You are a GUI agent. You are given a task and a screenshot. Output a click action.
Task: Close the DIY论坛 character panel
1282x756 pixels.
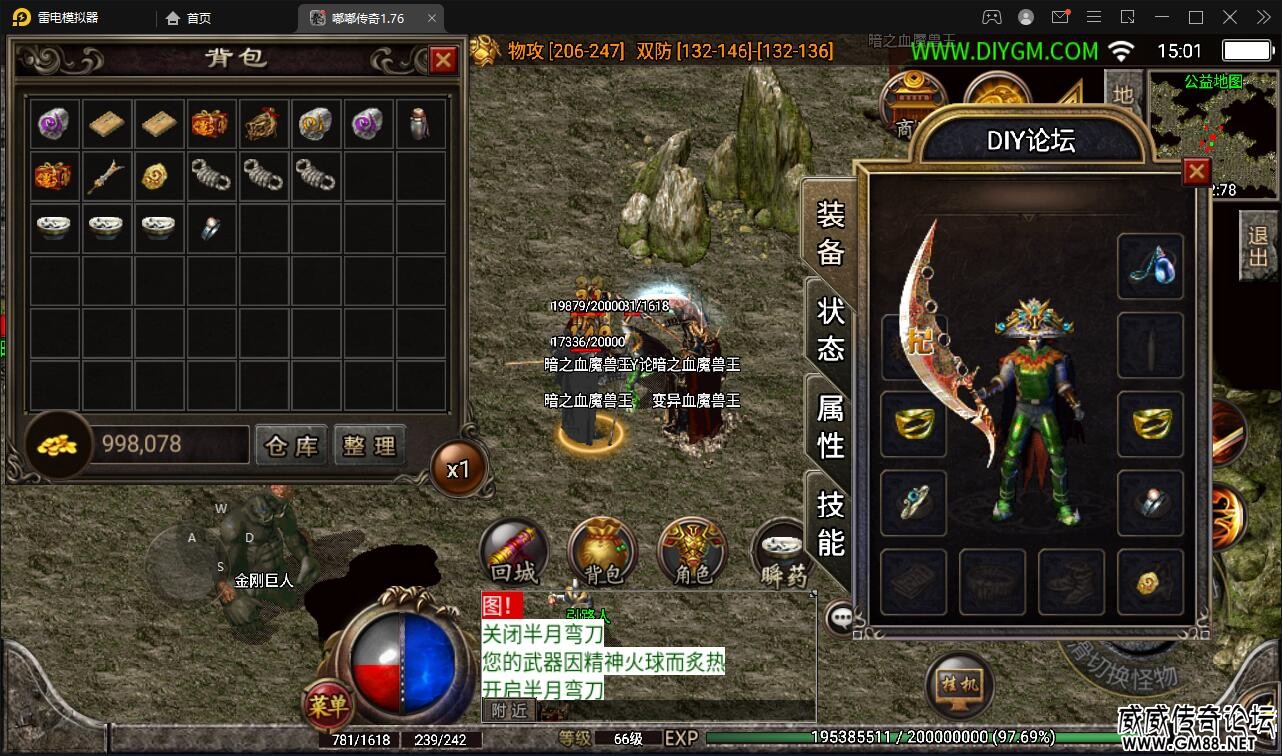click(1196, 172)
